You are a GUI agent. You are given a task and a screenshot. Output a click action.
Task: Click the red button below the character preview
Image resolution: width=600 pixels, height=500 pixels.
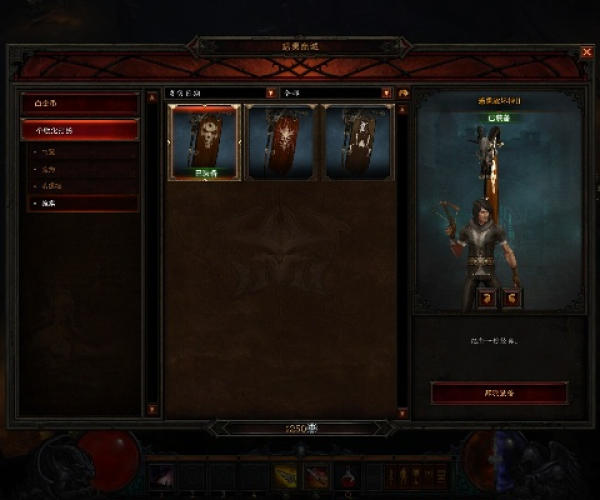pos(499,393)
